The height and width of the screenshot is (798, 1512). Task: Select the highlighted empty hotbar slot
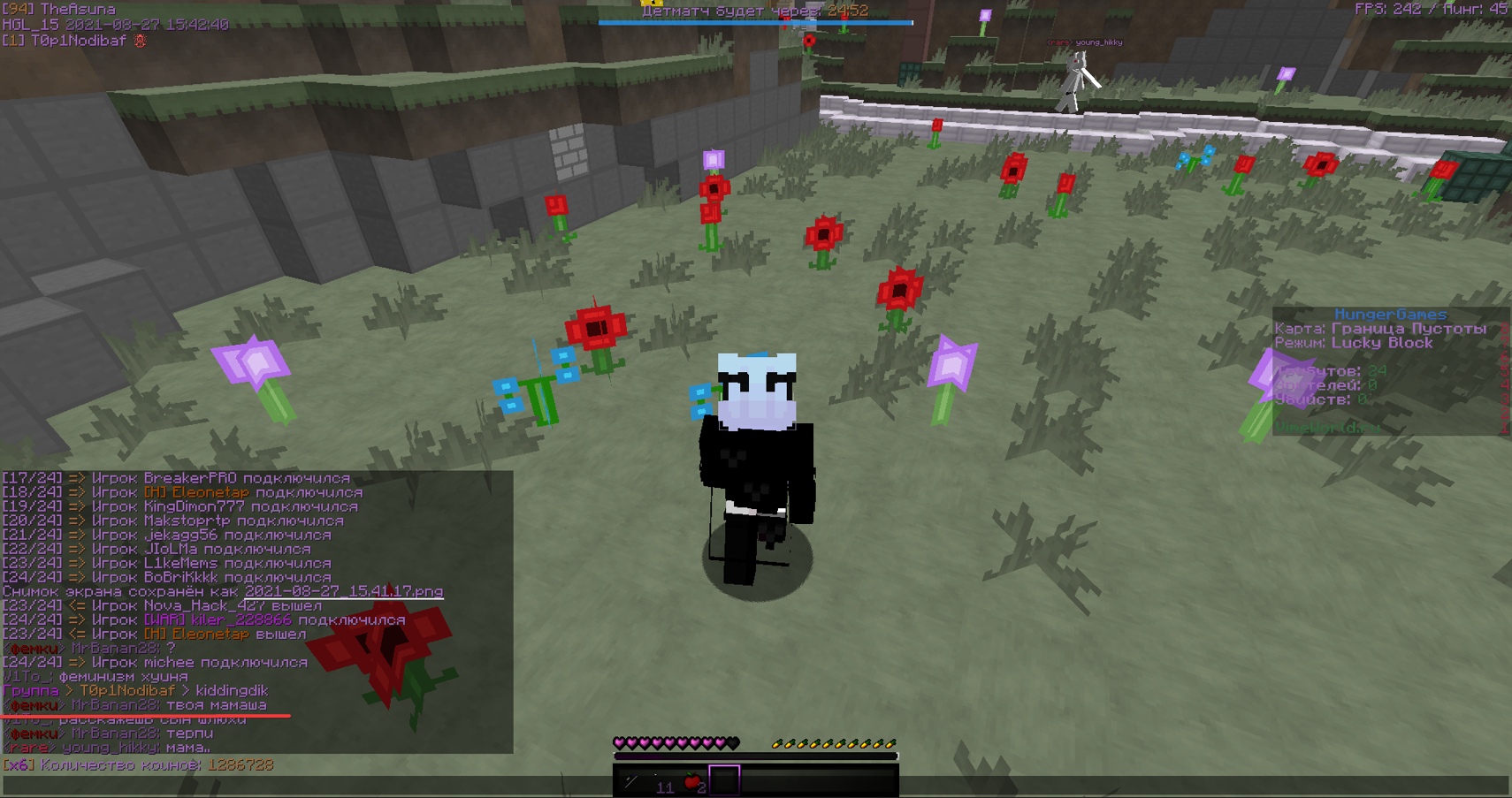coord(725,779)
